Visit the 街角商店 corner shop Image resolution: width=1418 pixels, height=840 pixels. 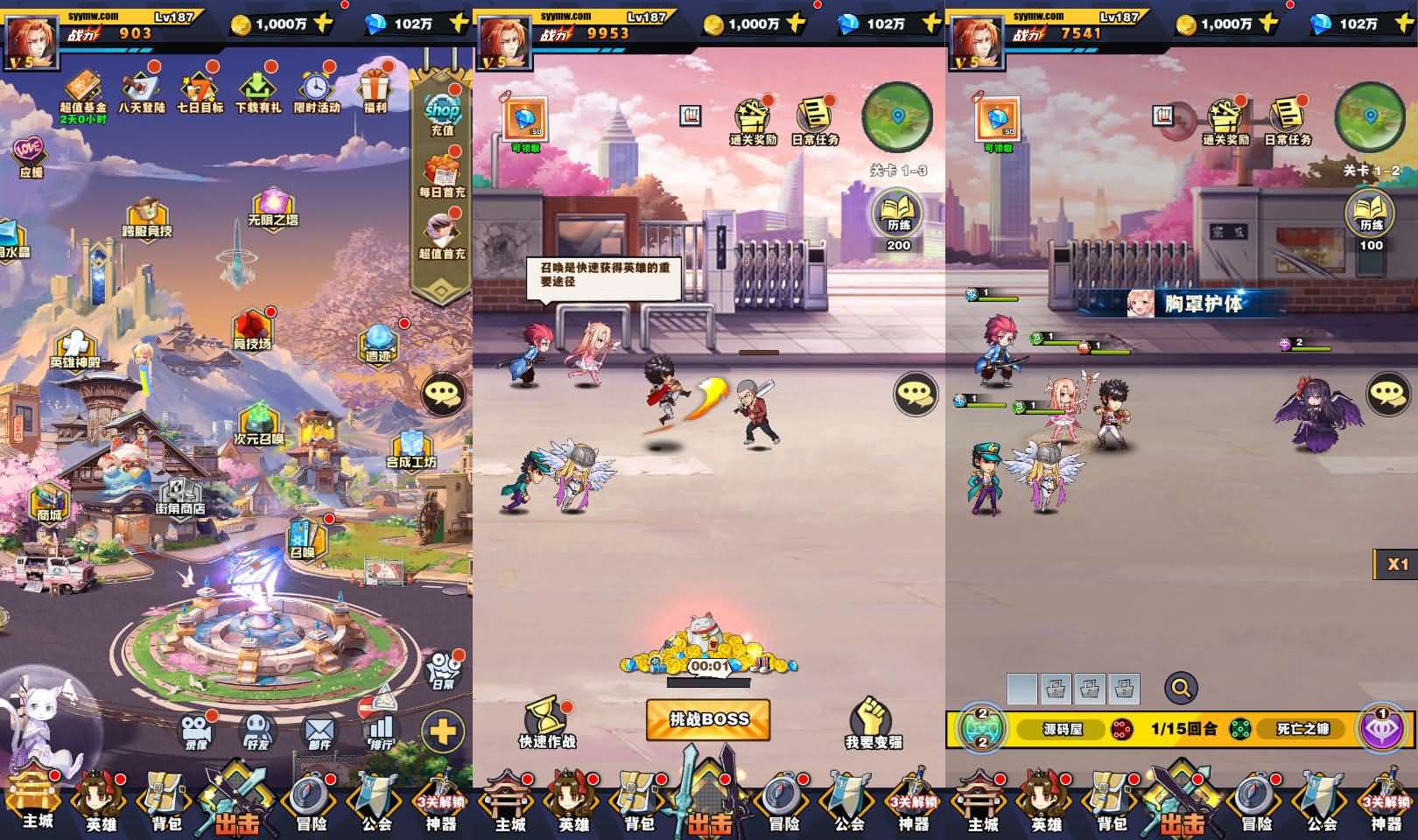180,495
